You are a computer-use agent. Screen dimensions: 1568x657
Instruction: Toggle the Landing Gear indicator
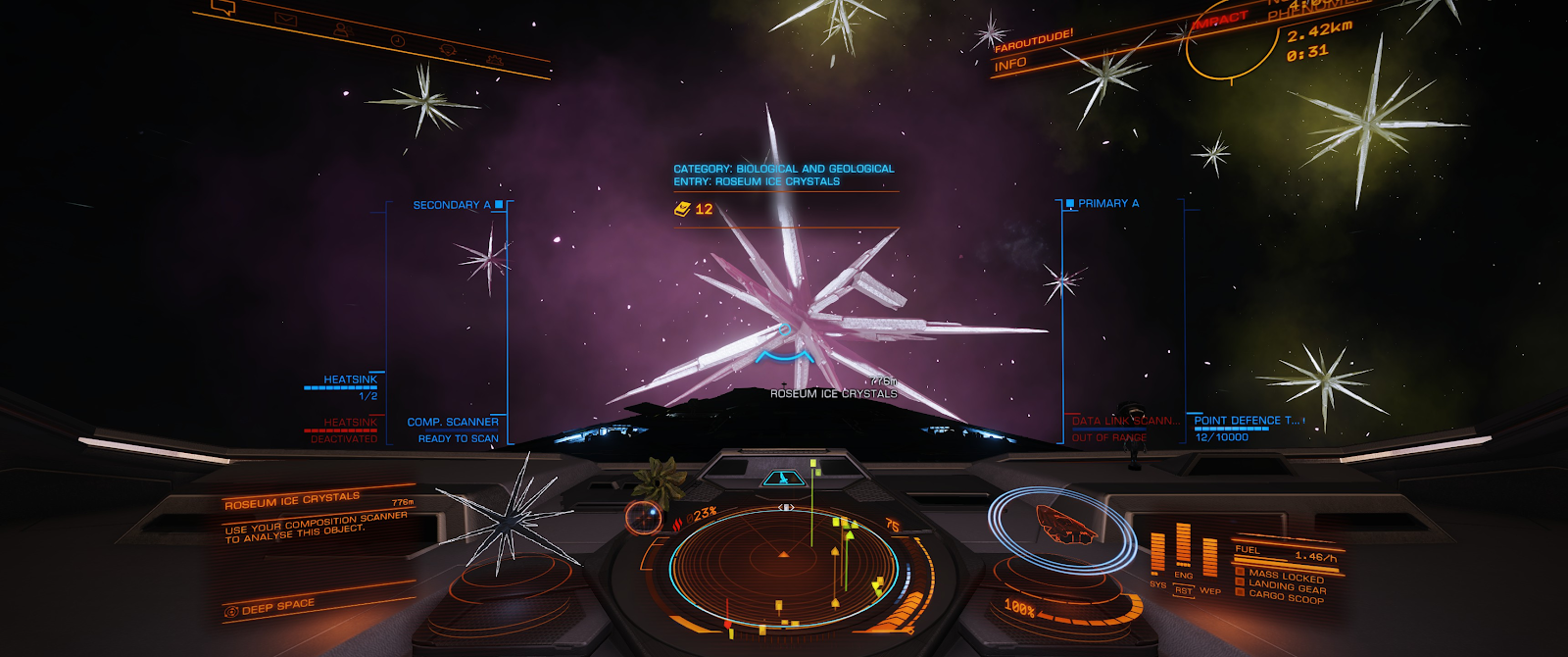1286,586
